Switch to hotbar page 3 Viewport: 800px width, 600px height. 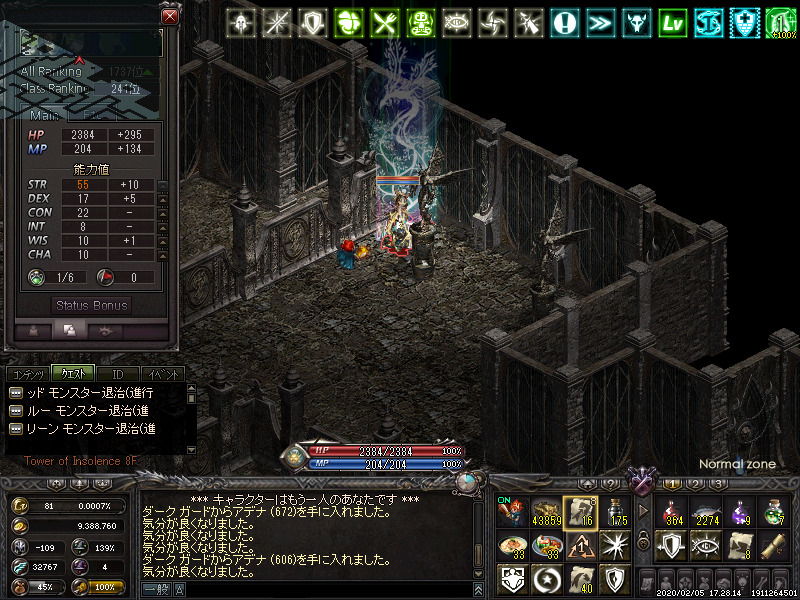click(x=717, y=484)
